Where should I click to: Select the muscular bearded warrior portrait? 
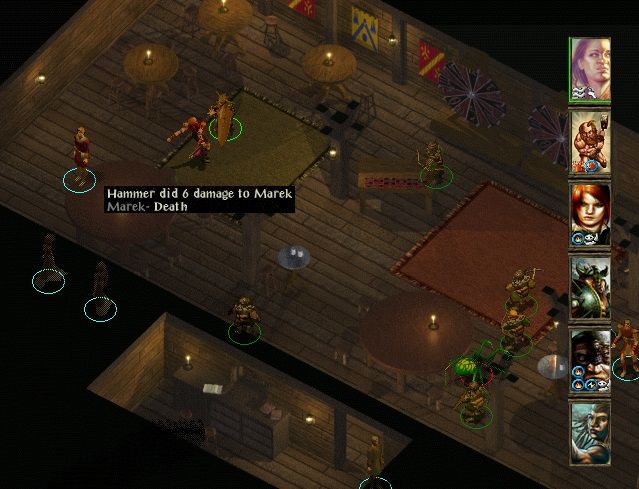(590, 142)
